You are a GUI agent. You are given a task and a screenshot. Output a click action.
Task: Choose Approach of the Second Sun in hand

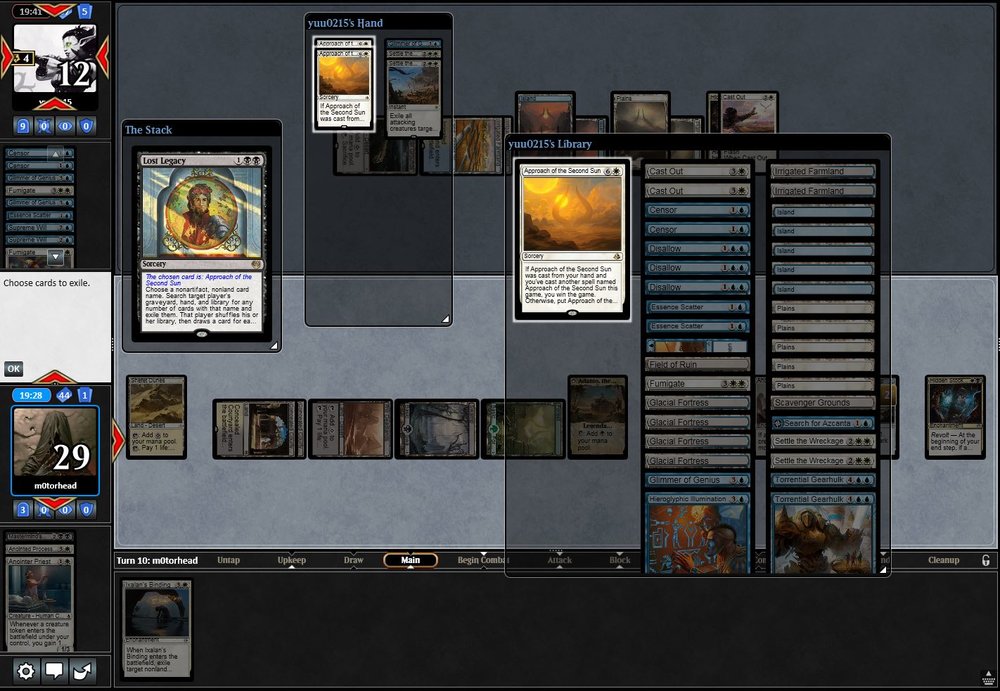(x=344, y=85)
